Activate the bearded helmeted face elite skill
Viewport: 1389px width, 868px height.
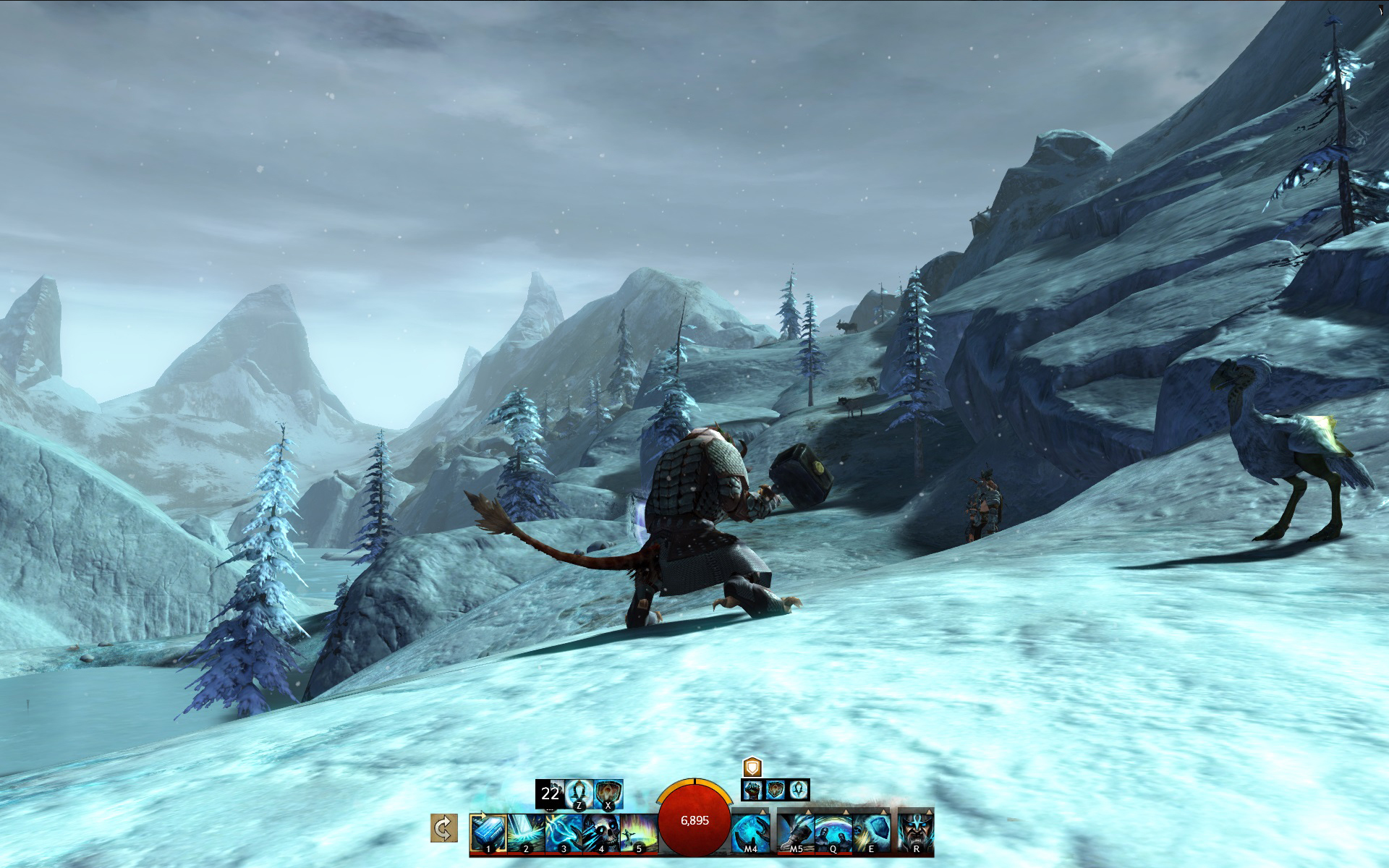click(916, 833)
